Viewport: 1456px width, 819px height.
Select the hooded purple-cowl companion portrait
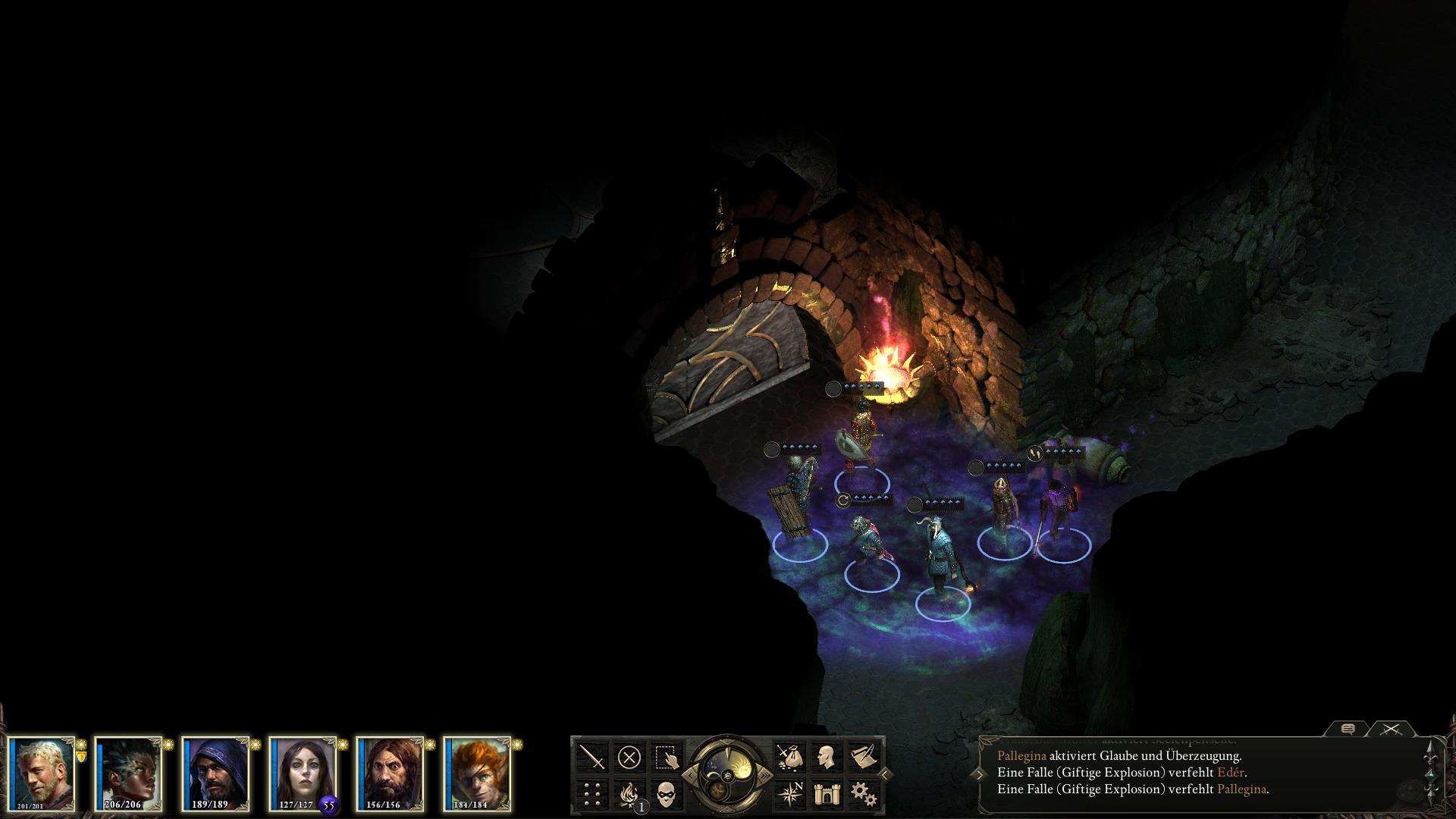click(216, 773)
